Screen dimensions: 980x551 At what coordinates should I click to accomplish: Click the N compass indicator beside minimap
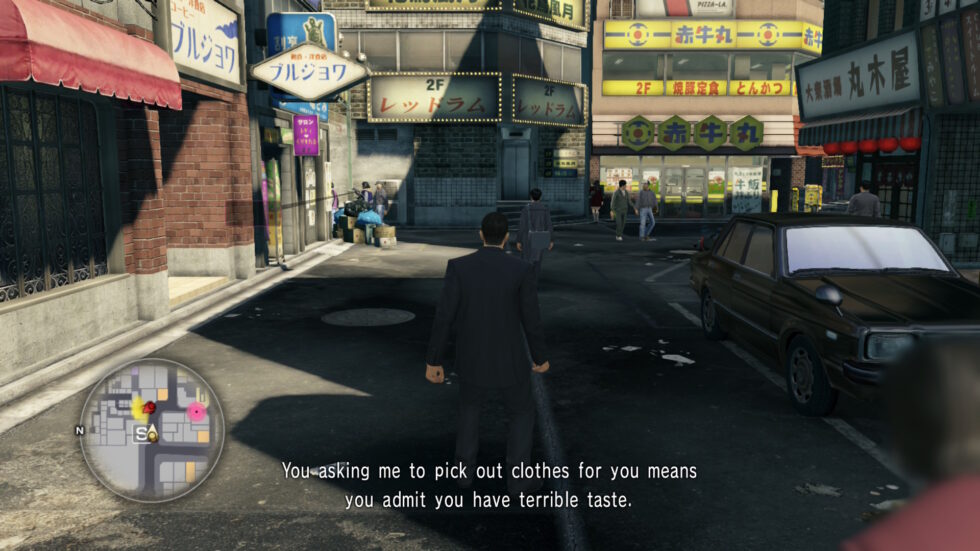[x=79, y=431]
